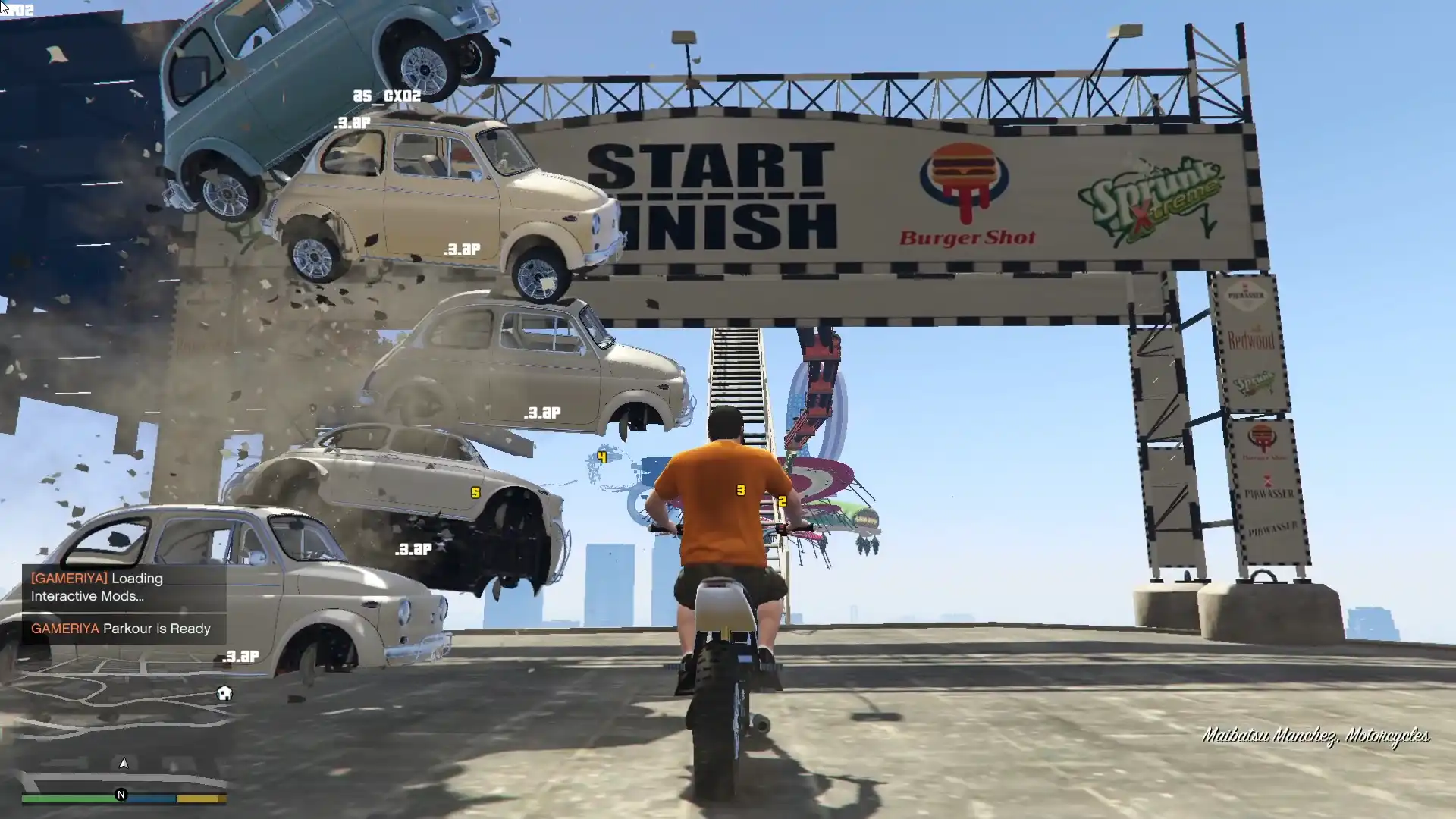1456x819 pixels.
Task: Select the .3.aP name tag on the teal car
Action: [x=353, y=124]
